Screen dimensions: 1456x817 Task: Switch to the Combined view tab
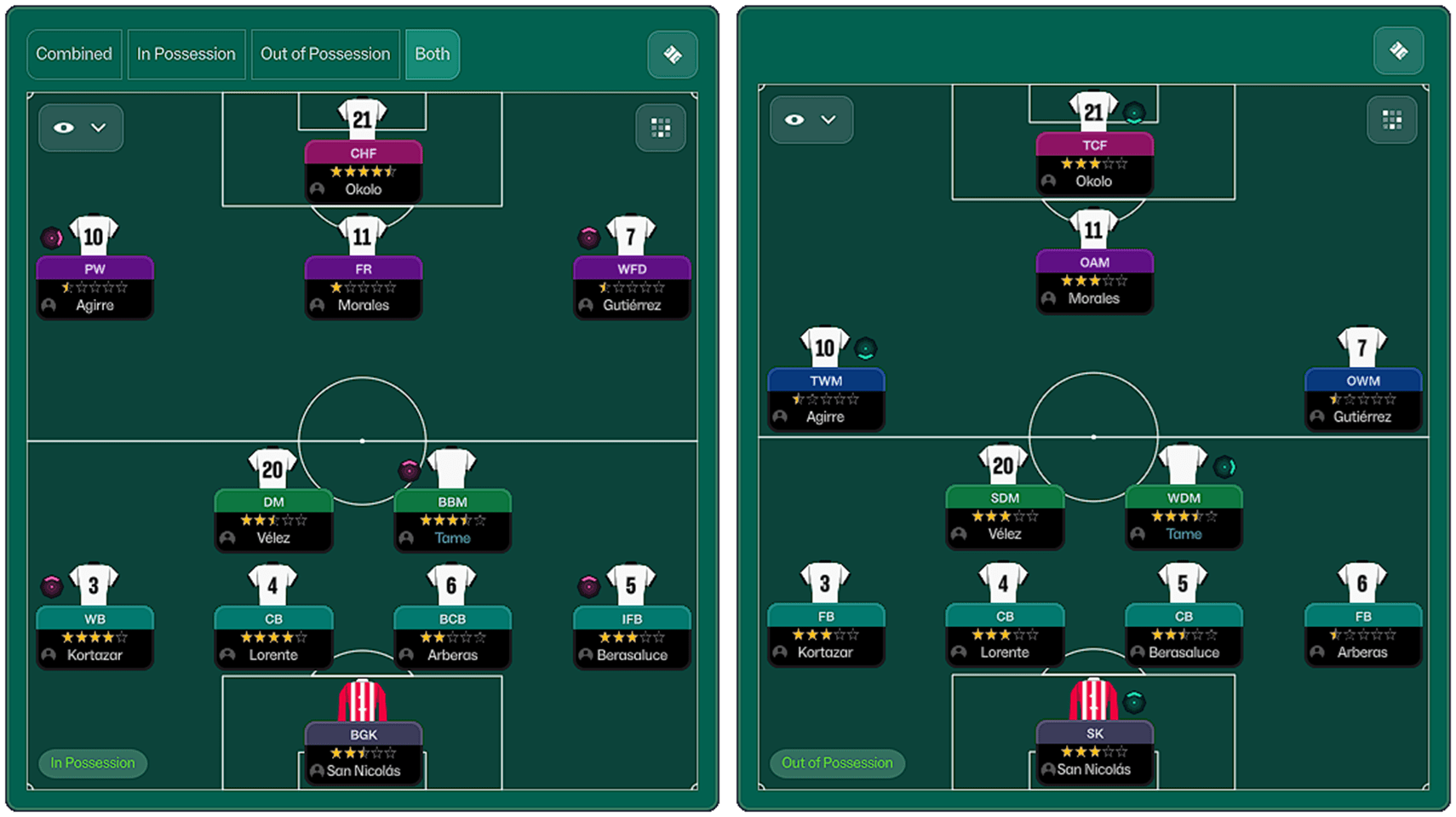(74, 54)
